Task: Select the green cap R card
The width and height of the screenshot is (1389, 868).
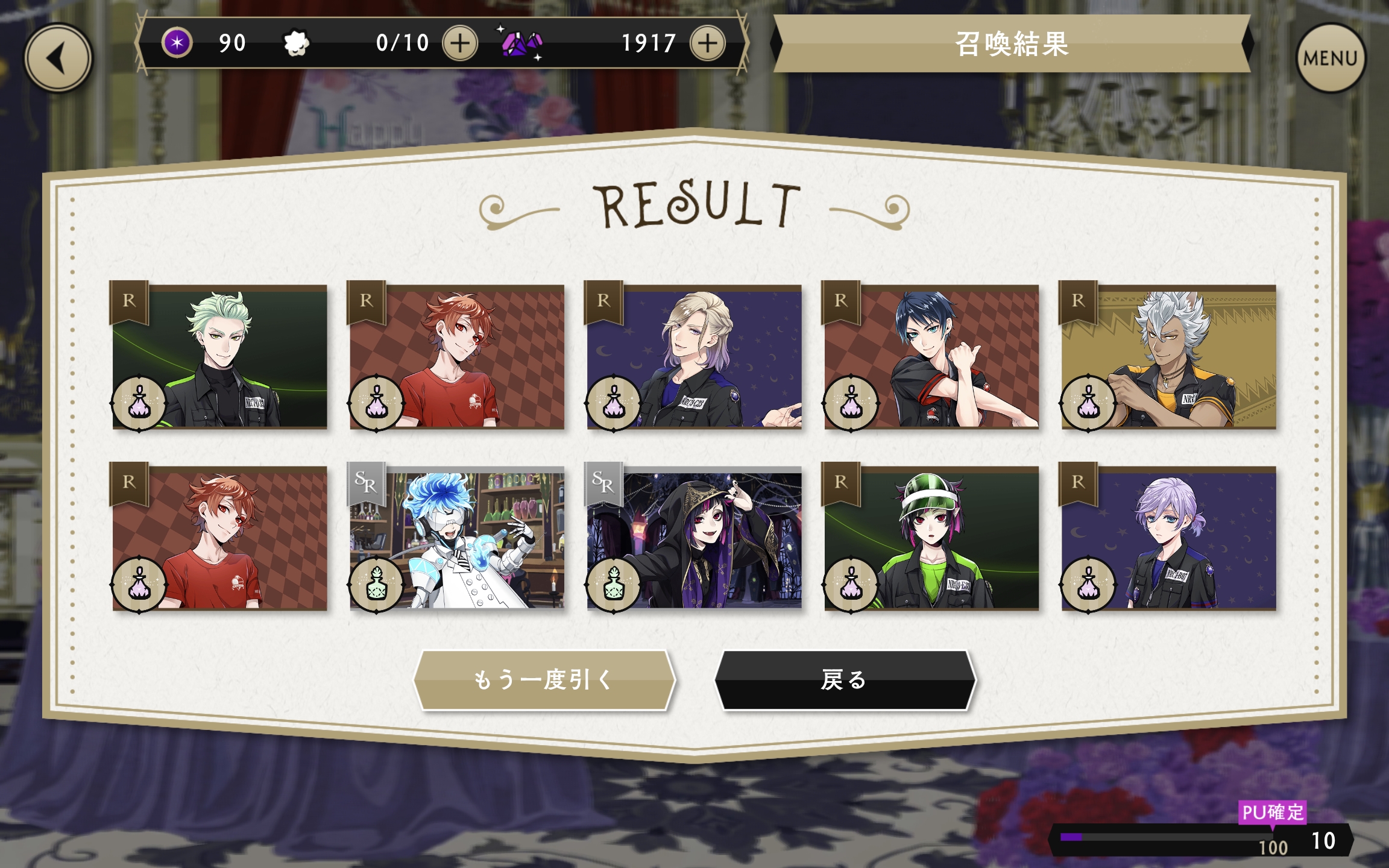Action: (931, 538)
